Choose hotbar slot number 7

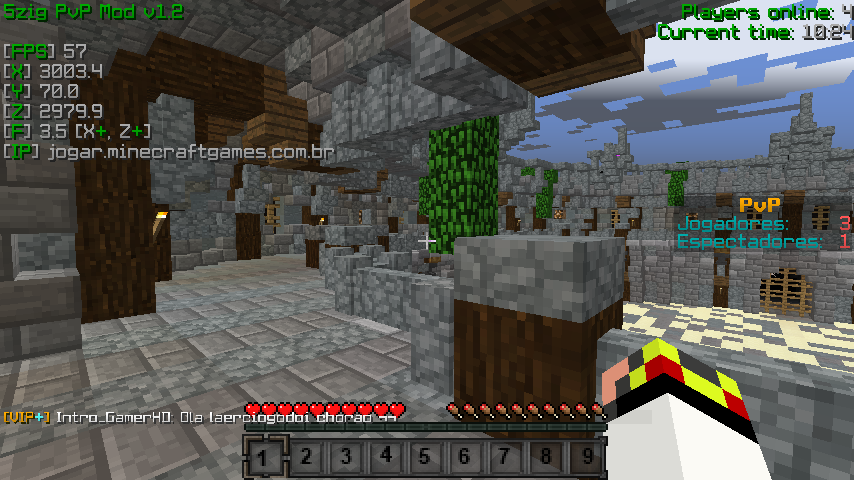505,459
